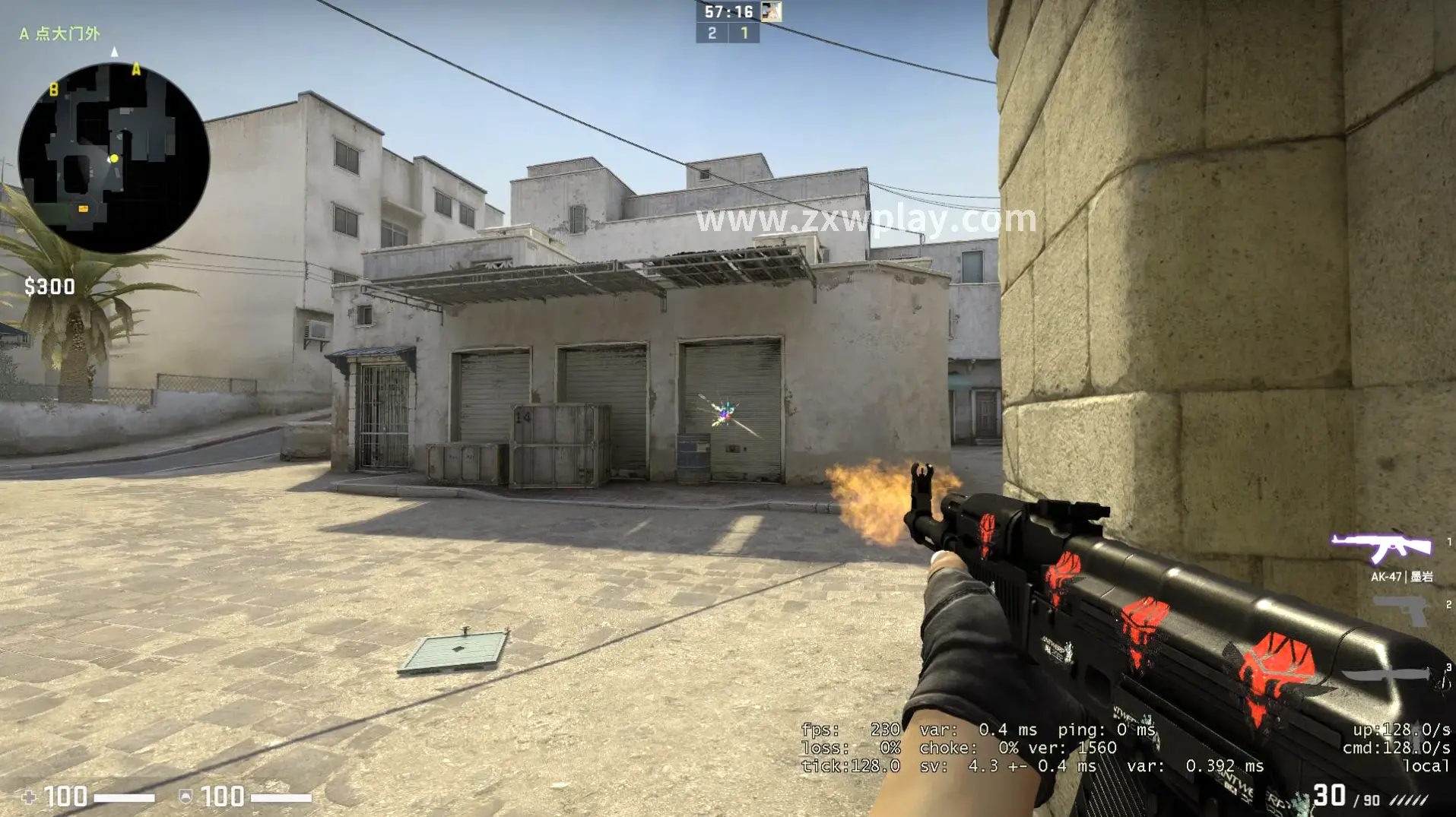Click the circular radar minimap
Screen dimensions: 1456x817
click(114, 158)
